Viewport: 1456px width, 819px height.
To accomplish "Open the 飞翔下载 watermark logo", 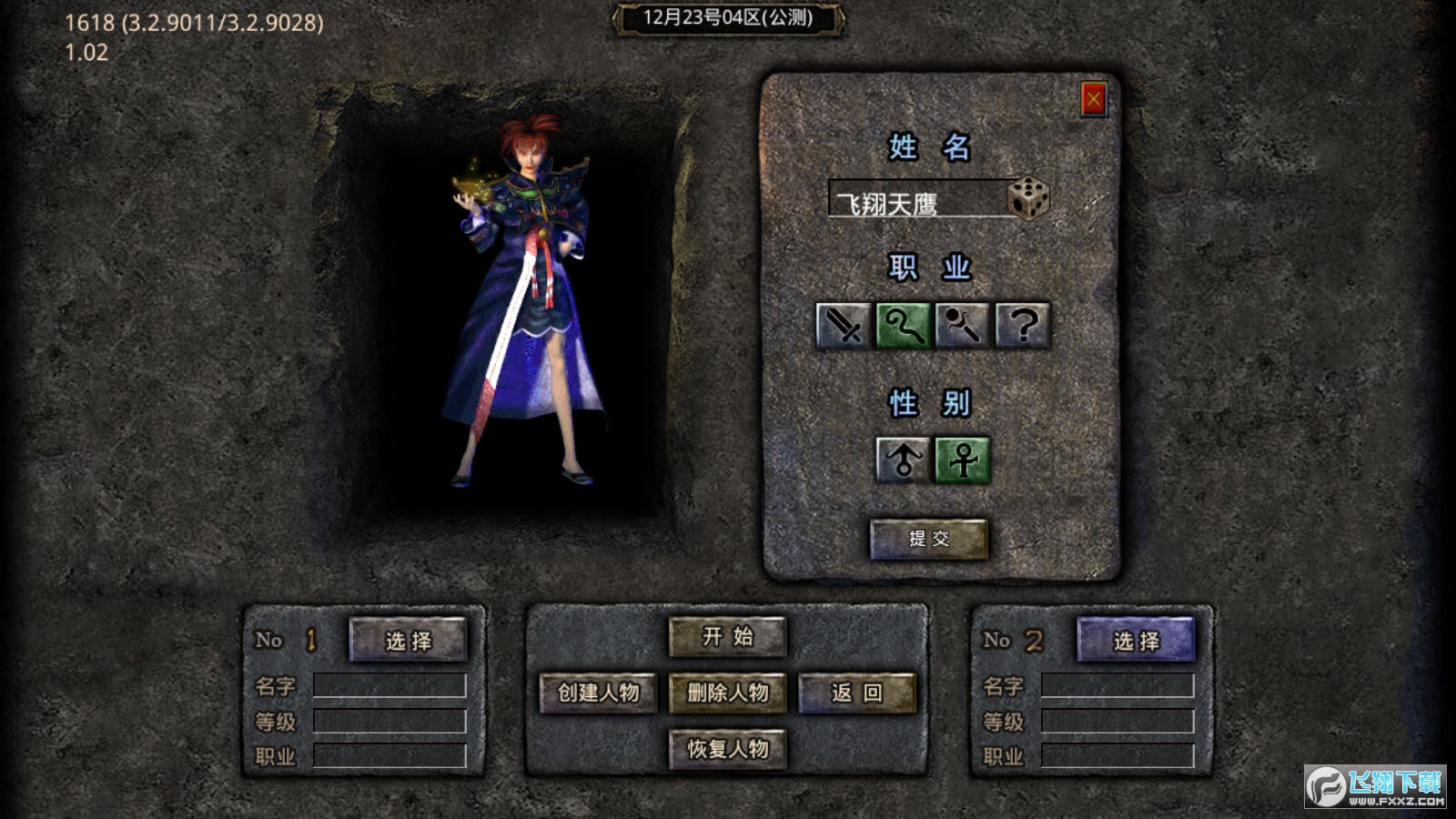I will (x=1375, y=786).
